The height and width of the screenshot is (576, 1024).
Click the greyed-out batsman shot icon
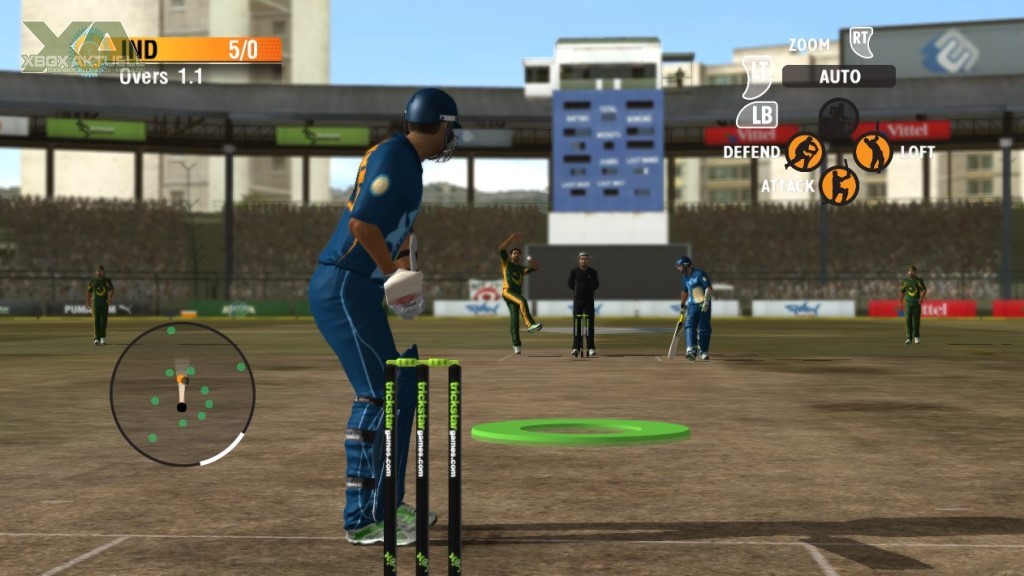coord(839,118)
